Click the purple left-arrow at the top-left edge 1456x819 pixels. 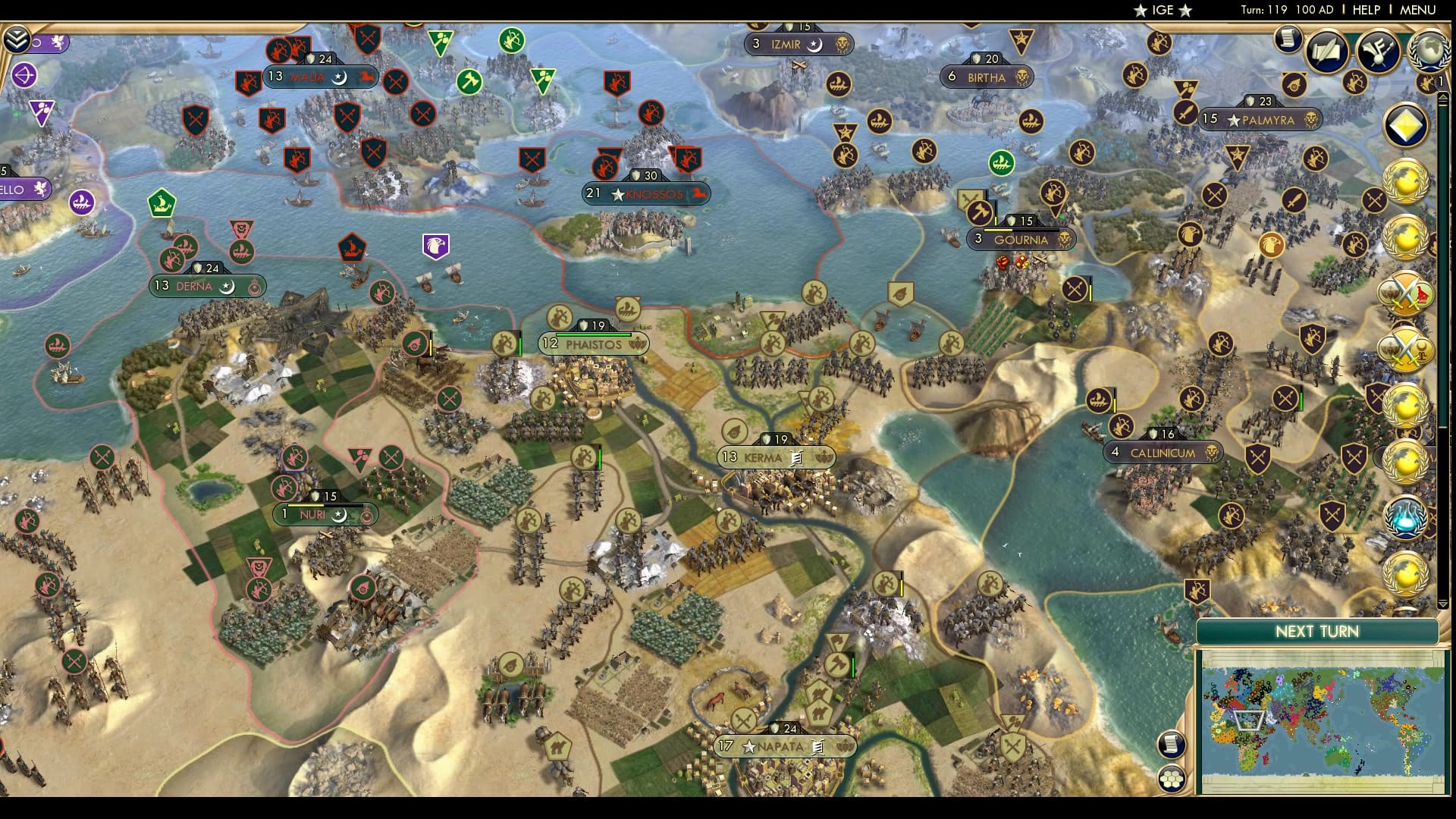pos(24,74)
